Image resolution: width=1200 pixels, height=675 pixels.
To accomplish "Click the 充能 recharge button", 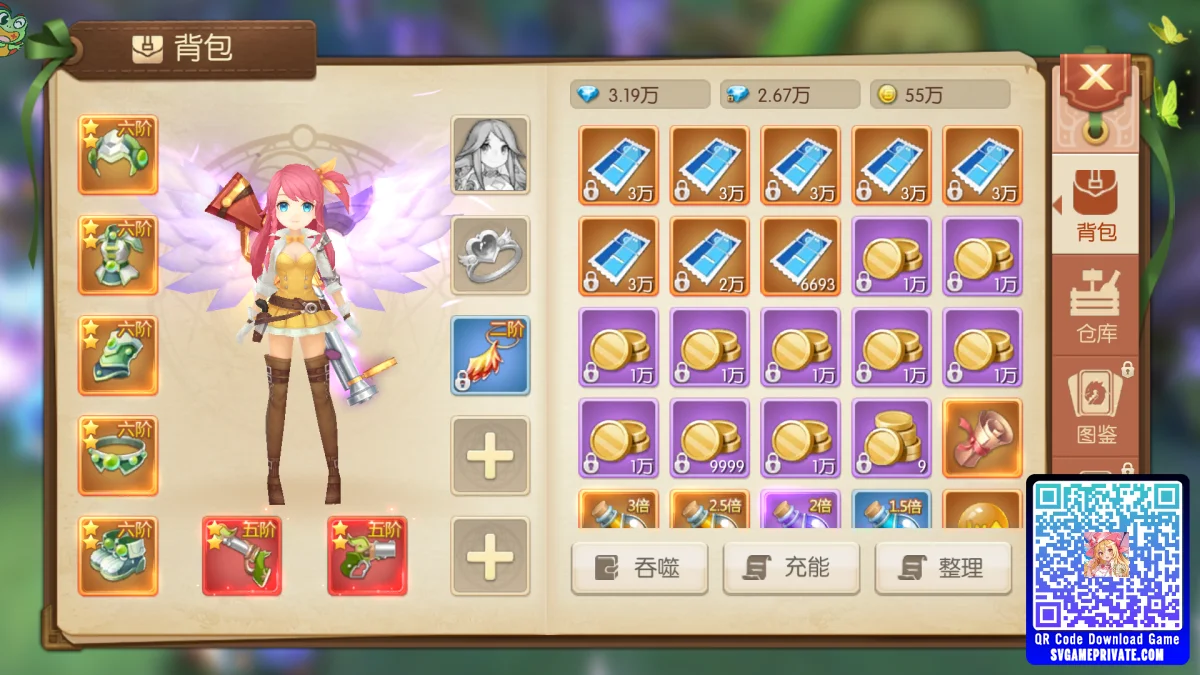I will (x=791, y=568).
